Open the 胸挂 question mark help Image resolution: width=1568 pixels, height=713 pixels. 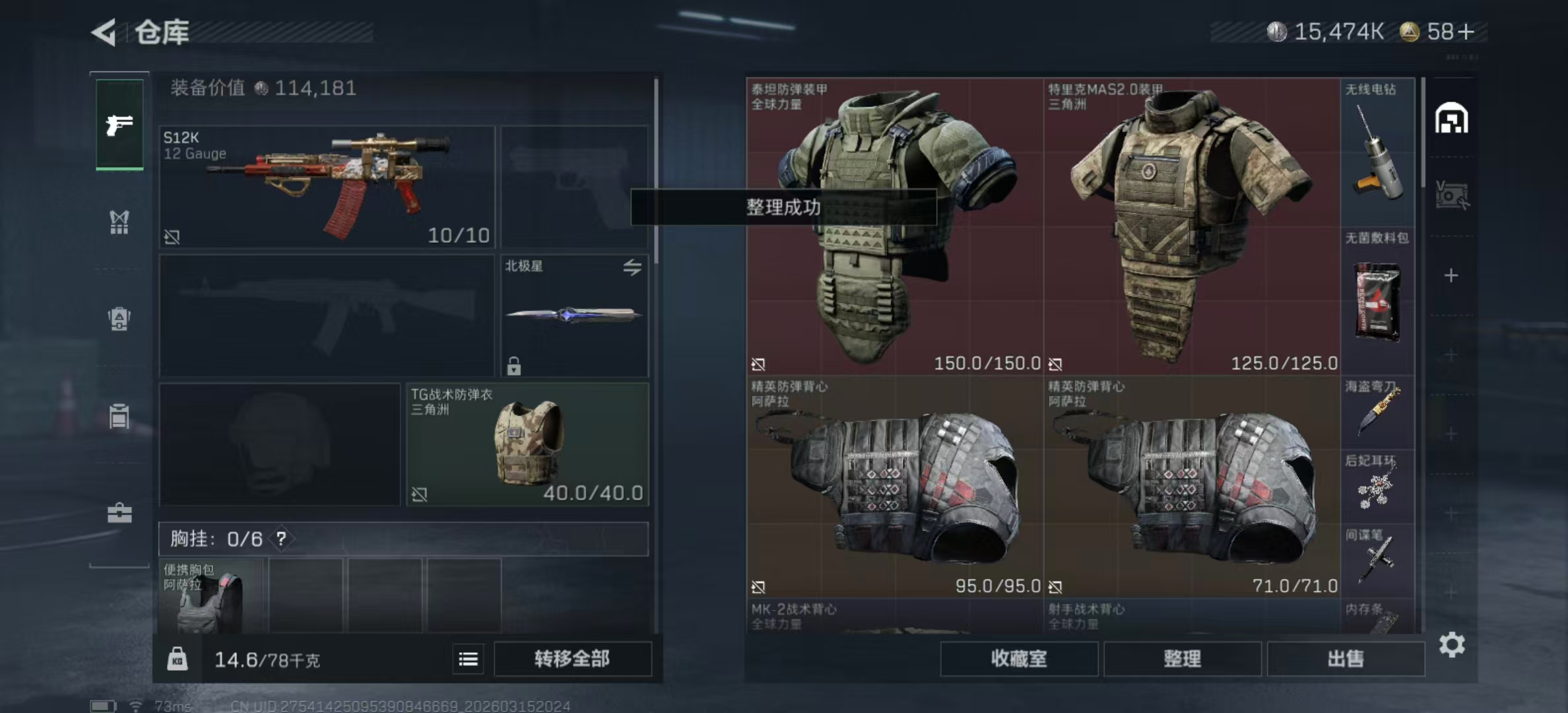[282, 539]
